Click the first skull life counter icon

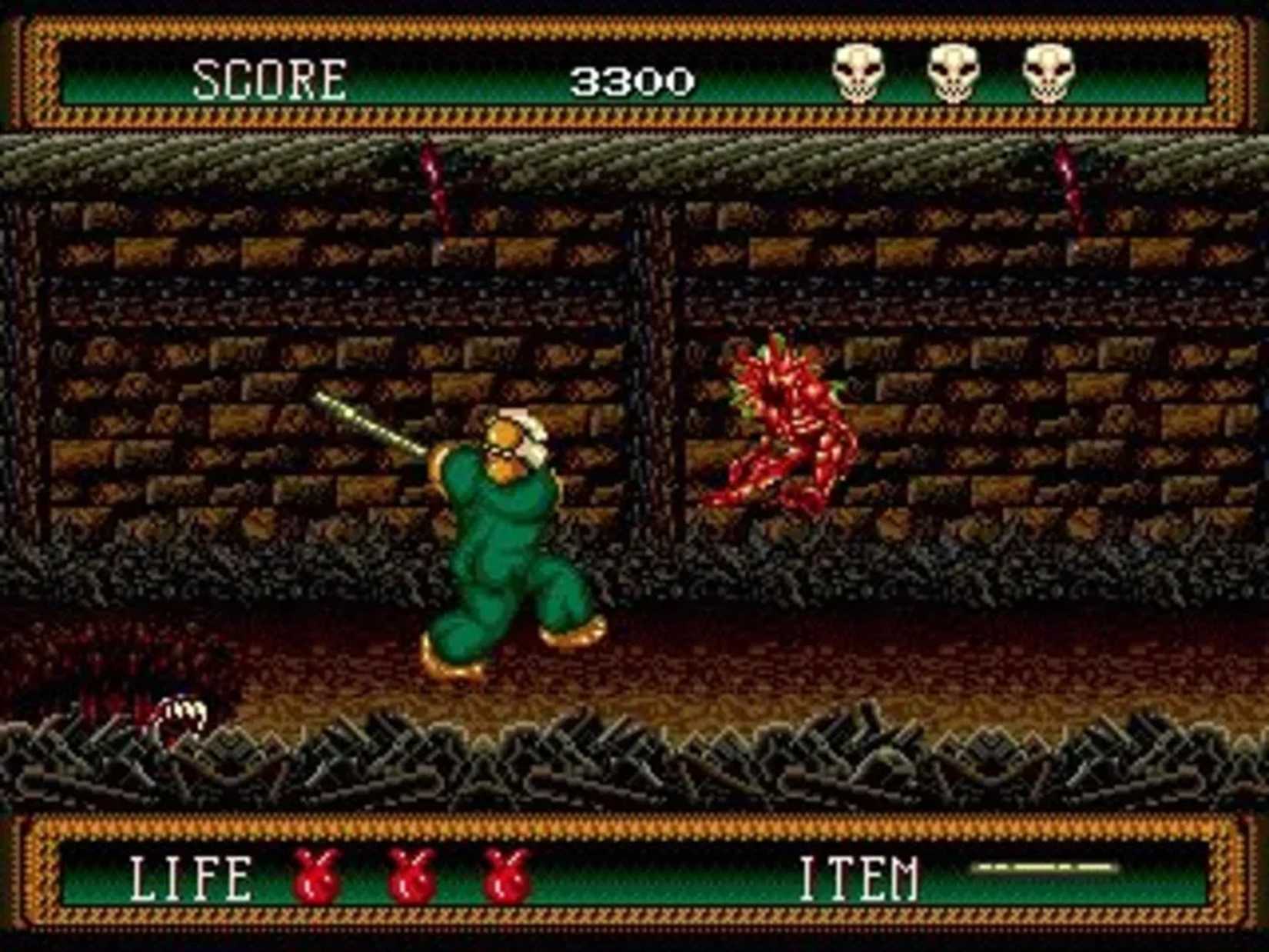tap(857, 74)
